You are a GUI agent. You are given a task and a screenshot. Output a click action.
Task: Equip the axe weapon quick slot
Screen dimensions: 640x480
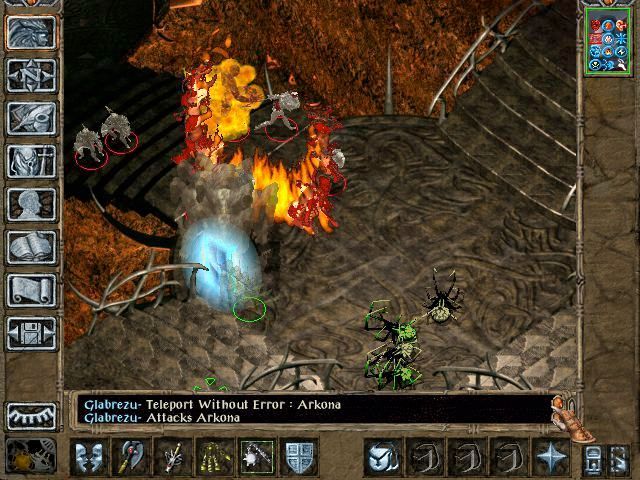pyautogui.click(x=131, y=457)
